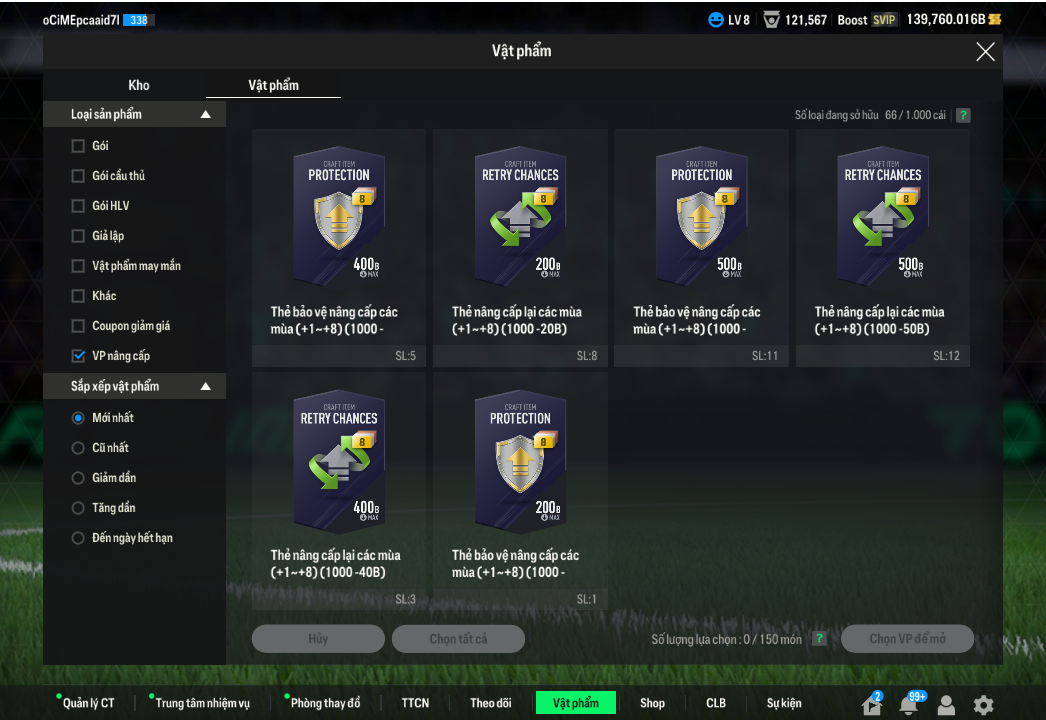Go to Quản lý CT menu

[88, 703]
